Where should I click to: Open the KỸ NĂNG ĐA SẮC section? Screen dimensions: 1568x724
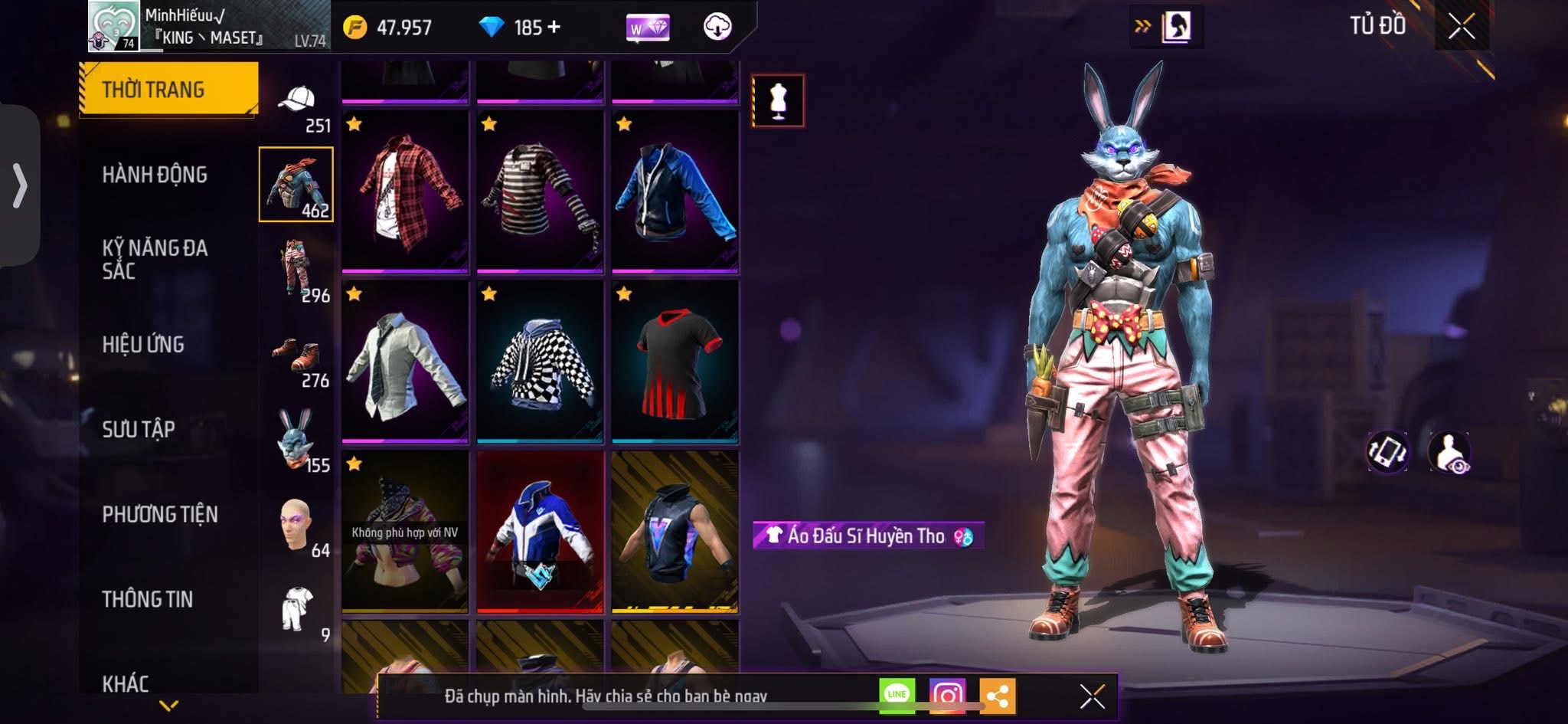(155, 259)
